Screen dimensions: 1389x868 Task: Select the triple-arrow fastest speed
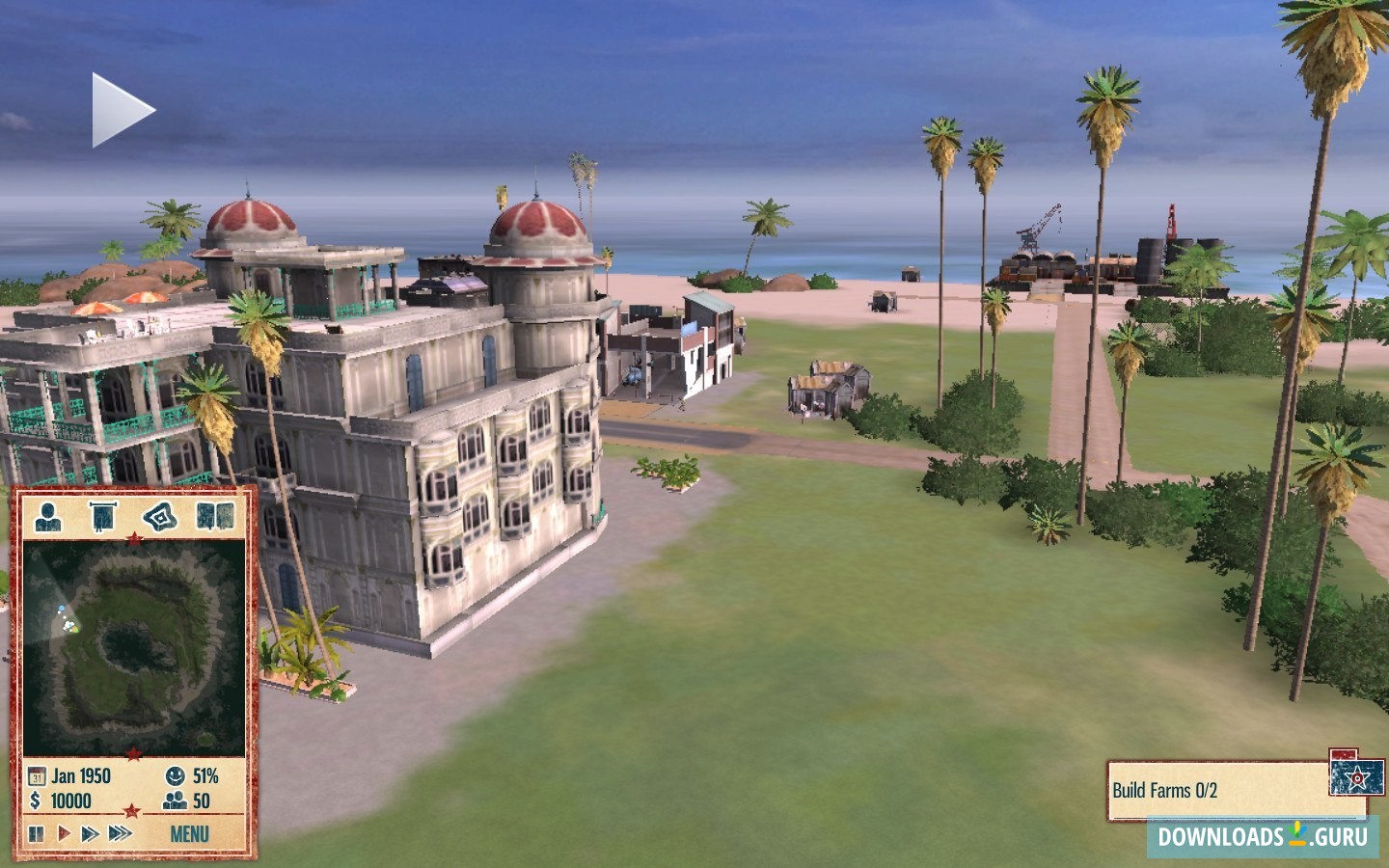click(x=121, y=833)
